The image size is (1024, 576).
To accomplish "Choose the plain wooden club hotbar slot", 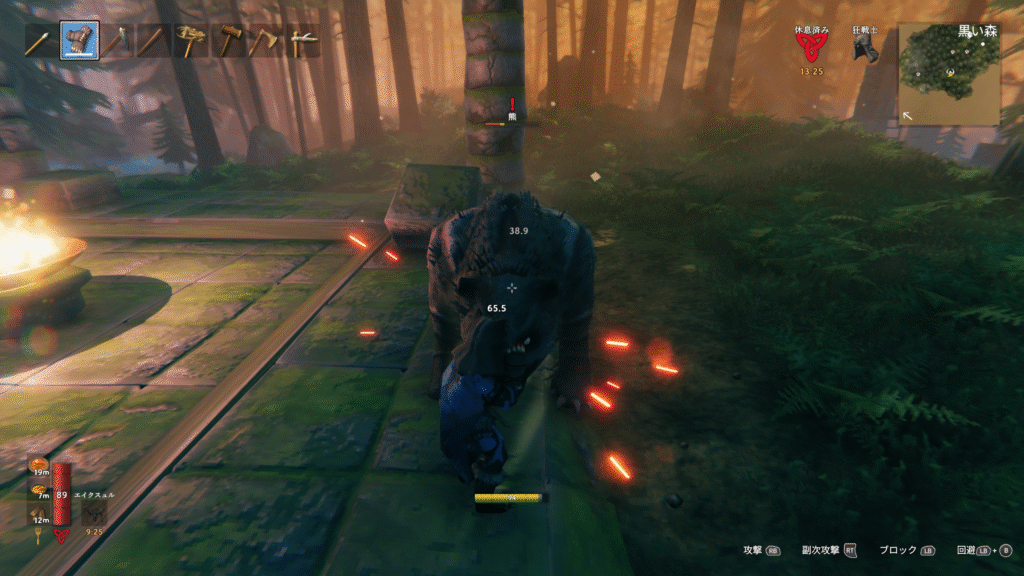I will click(x=152, y=41).
